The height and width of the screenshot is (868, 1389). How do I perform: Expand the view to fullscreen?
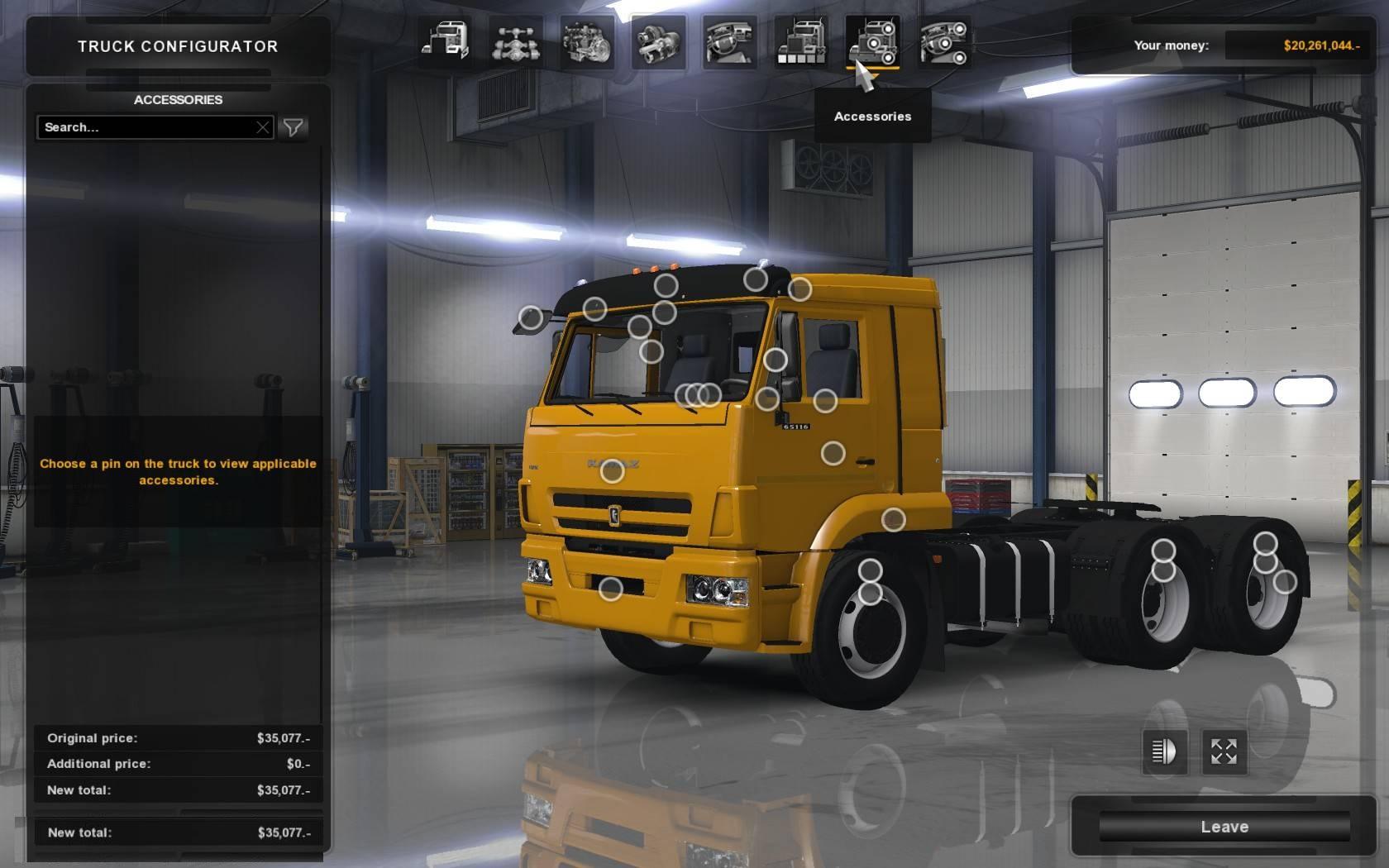1224,751
